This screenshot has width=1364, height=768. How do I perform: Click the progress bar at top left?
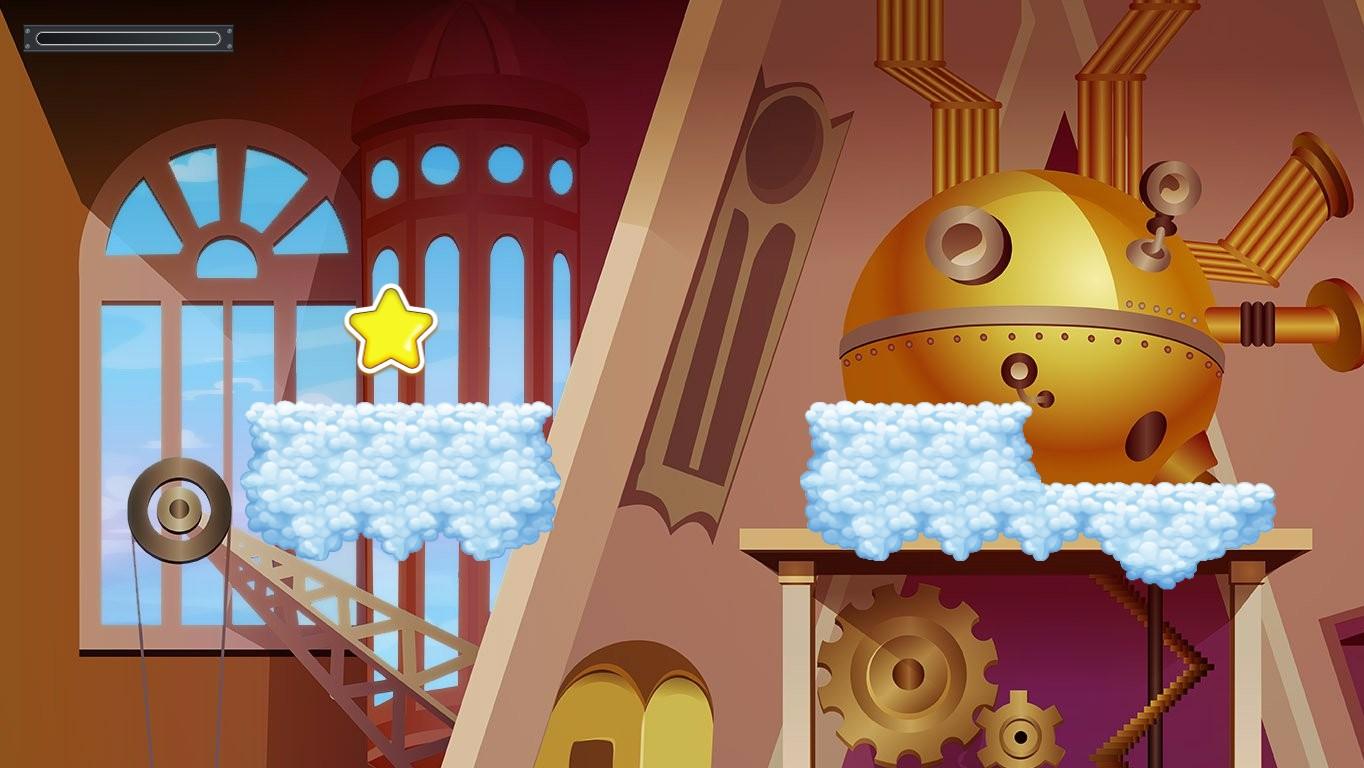click(128, 38)
